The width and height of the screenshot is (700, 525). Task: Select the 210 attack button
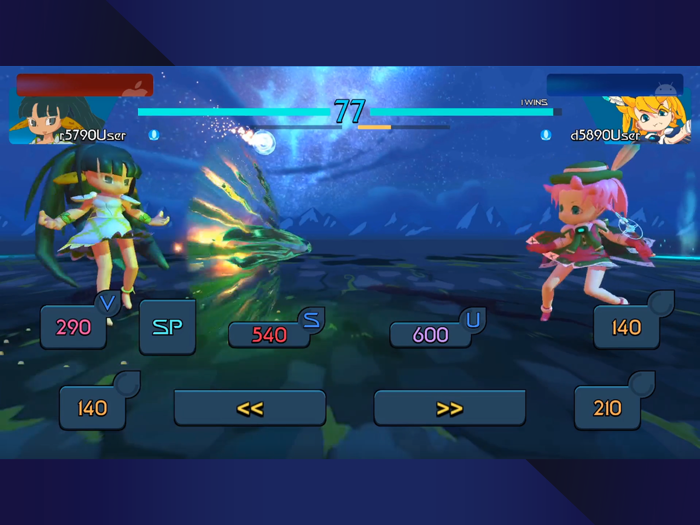607,408
